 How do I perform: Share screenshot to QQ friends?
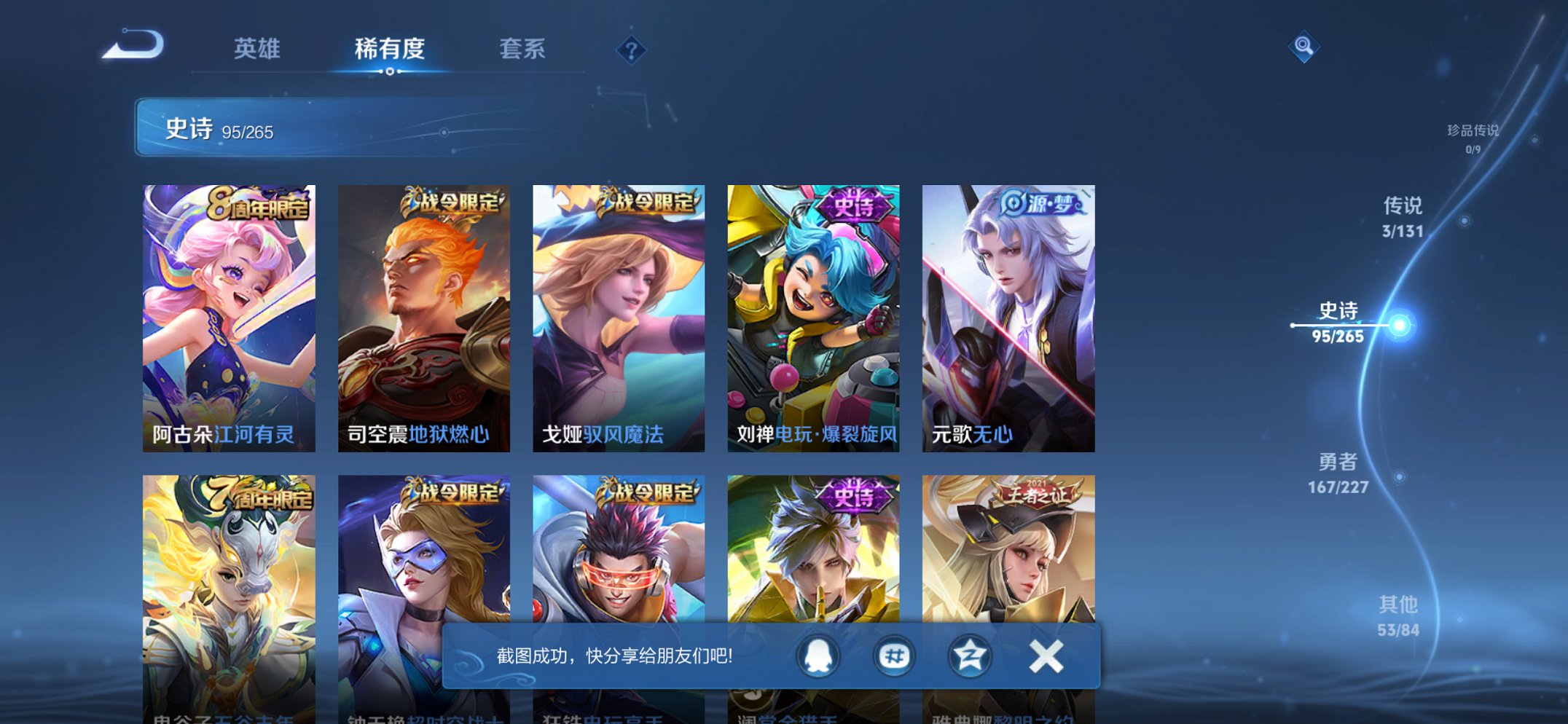[816, 655]
